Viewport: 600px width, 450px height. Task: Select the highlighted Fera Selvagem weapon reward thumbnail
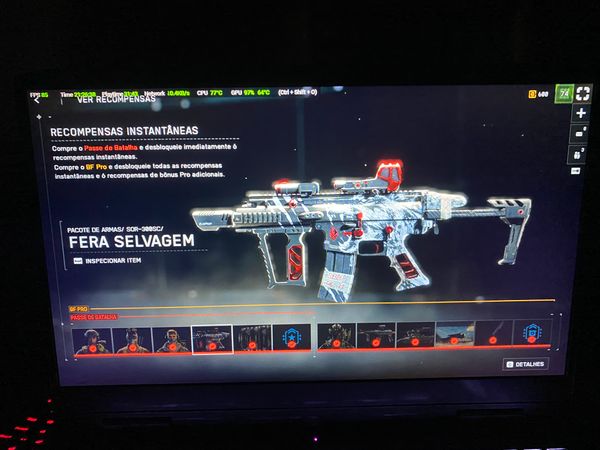coord(211,339)
